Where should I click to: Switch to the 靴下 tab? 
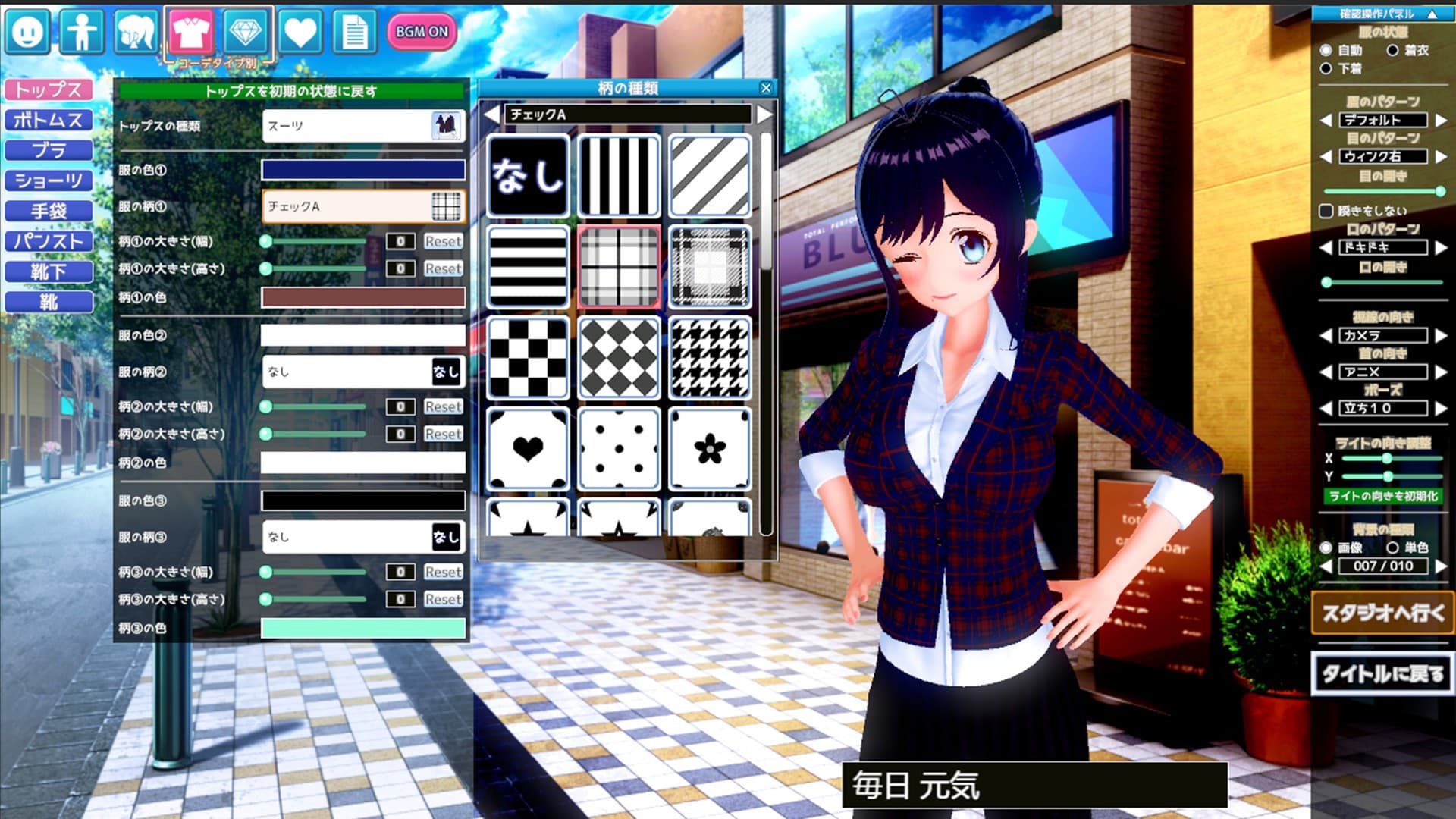tap(49, 271)
